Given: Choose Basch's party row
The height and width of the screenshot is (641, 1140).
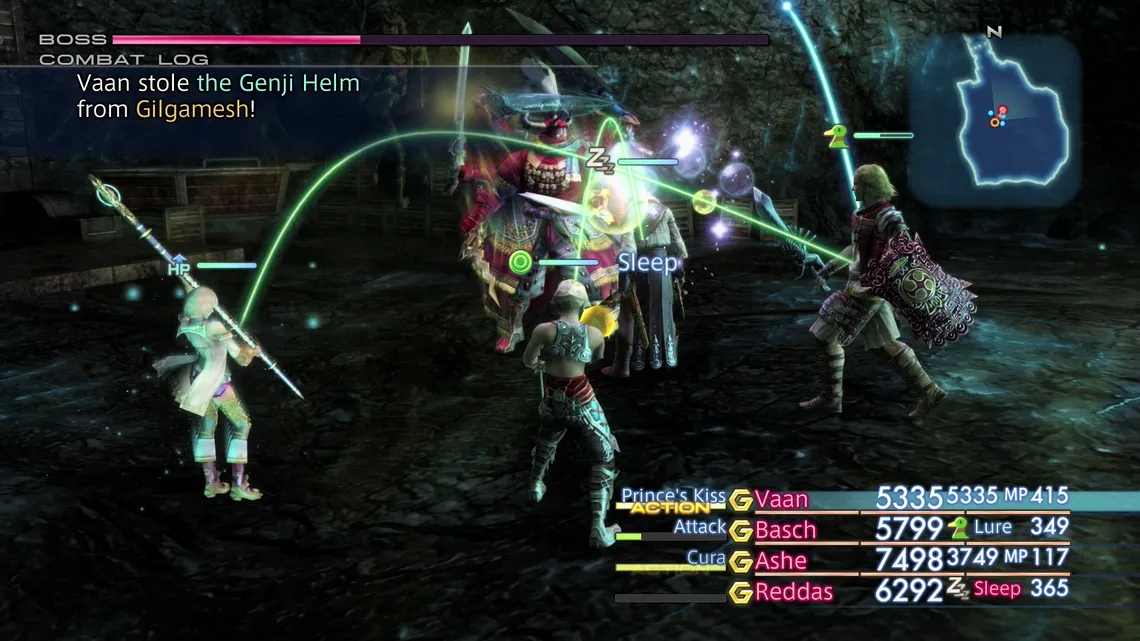Looking at the screenshot, I should 785,530.
